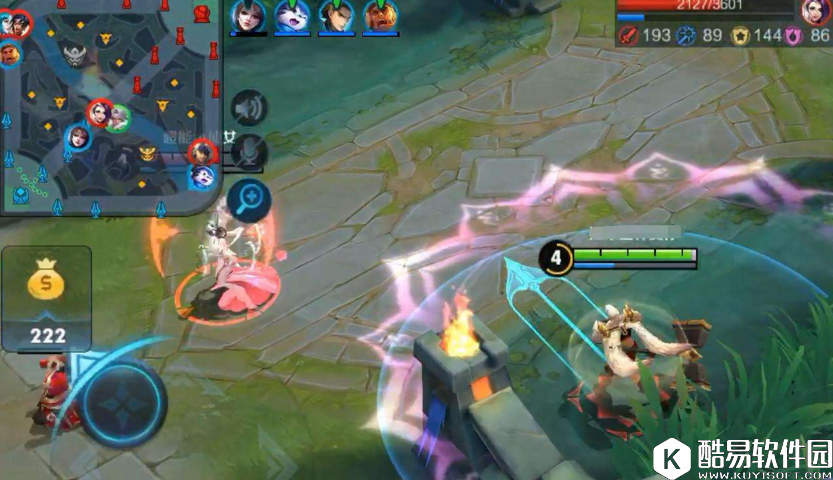Screen dimensions: 833x480
Task: Select the orange monkey teammate portrait
Action: click(x=380, y=17)
